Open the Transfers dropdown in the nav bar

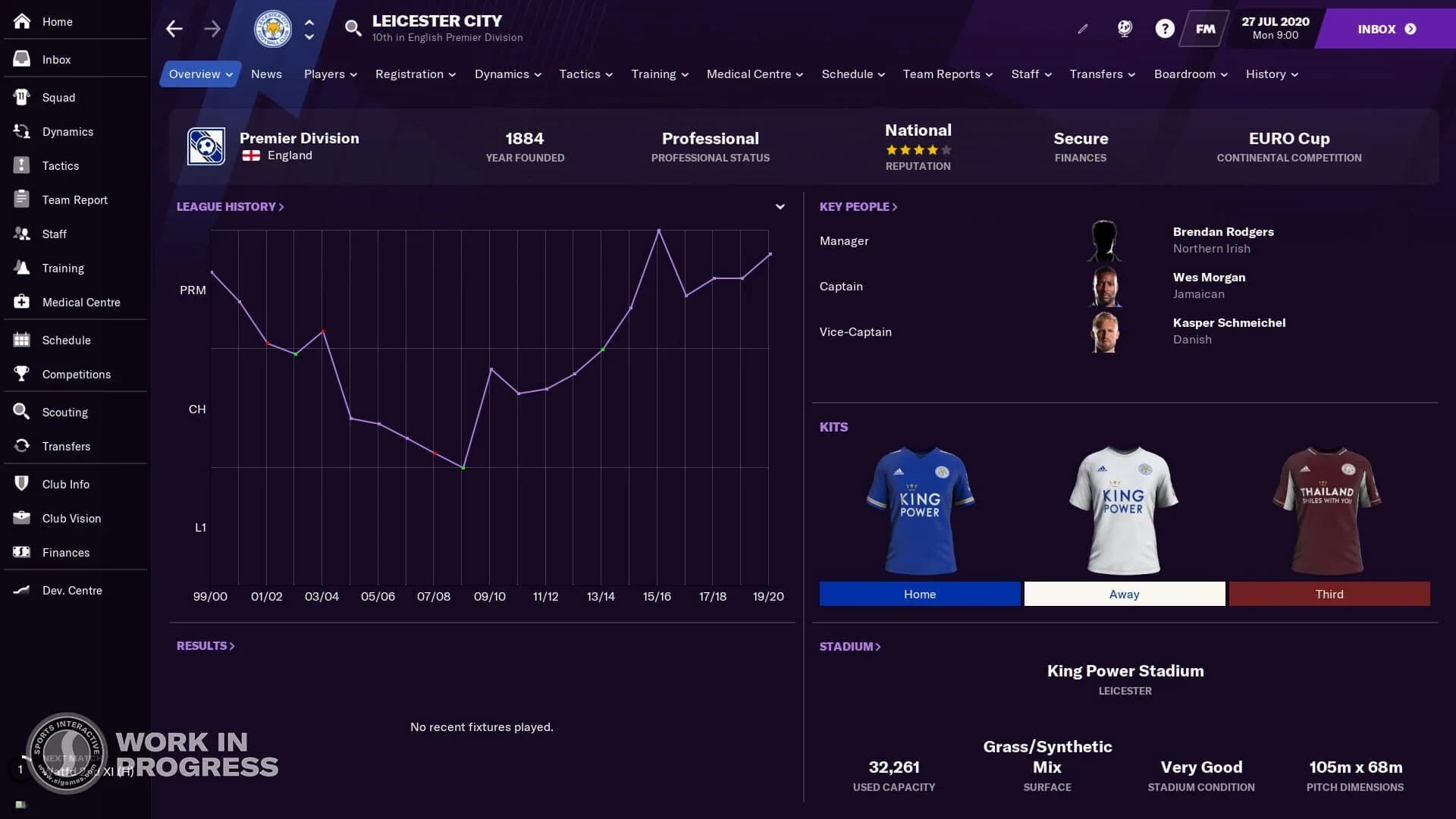click(1102, 74)
